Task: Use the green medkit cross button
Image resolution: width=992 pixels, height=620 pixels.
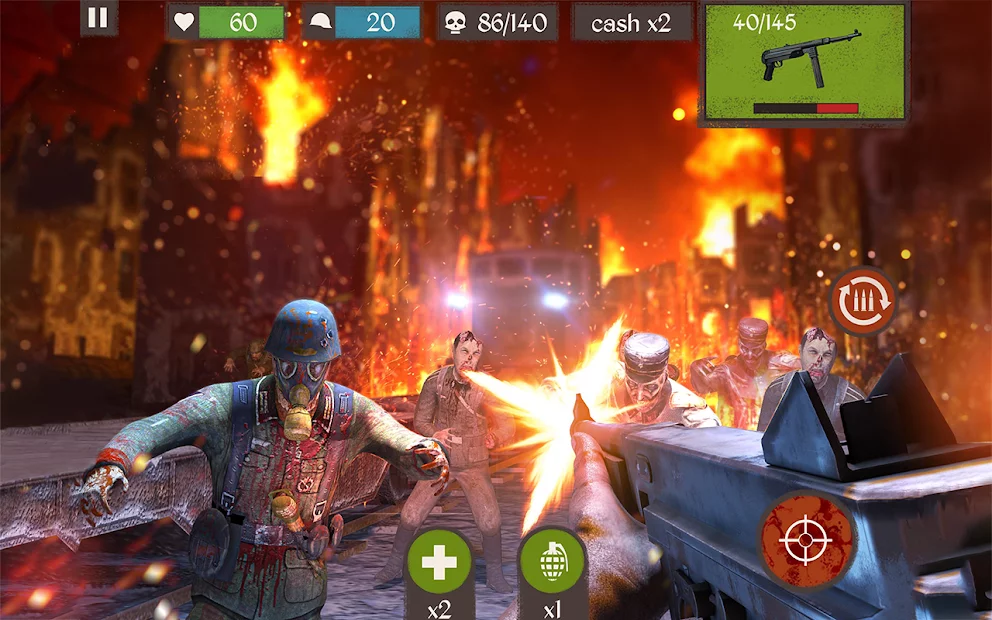Action: click(x=439, y=565)
